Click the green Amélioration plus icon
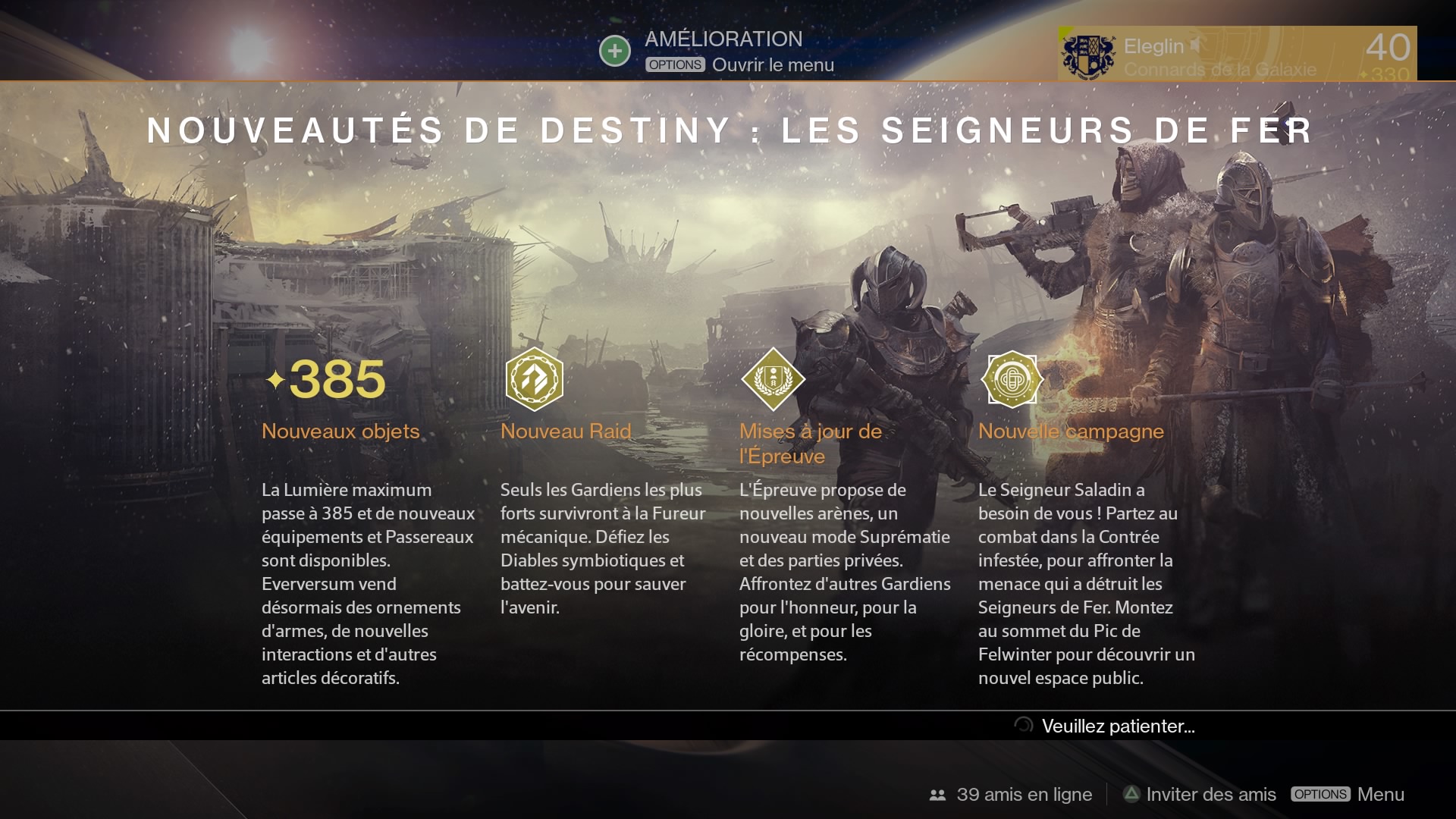This screenshot has height=819, width=1456. pos(614,50)
